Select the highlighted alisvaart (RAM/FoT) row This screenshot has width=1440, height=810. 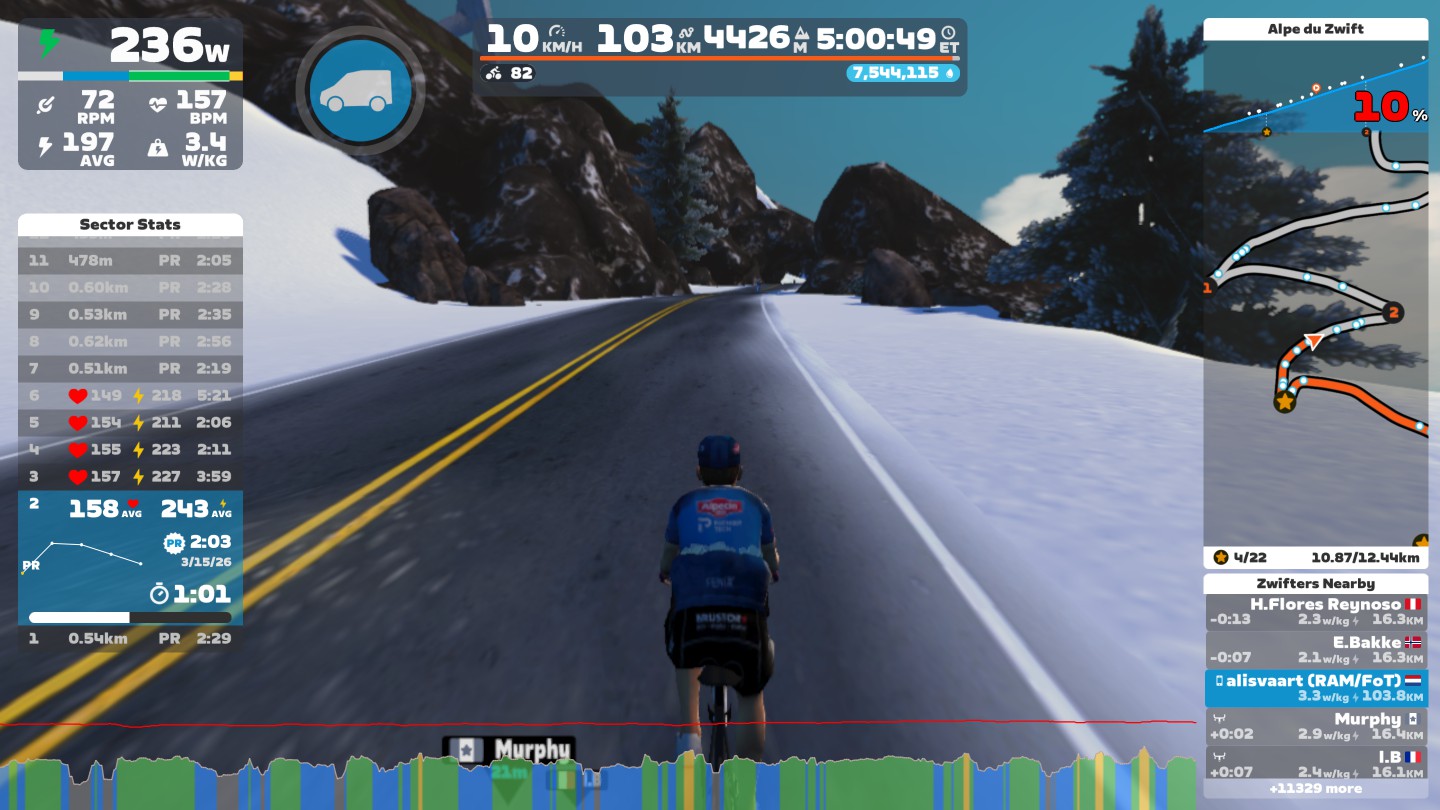point(1315,688)
